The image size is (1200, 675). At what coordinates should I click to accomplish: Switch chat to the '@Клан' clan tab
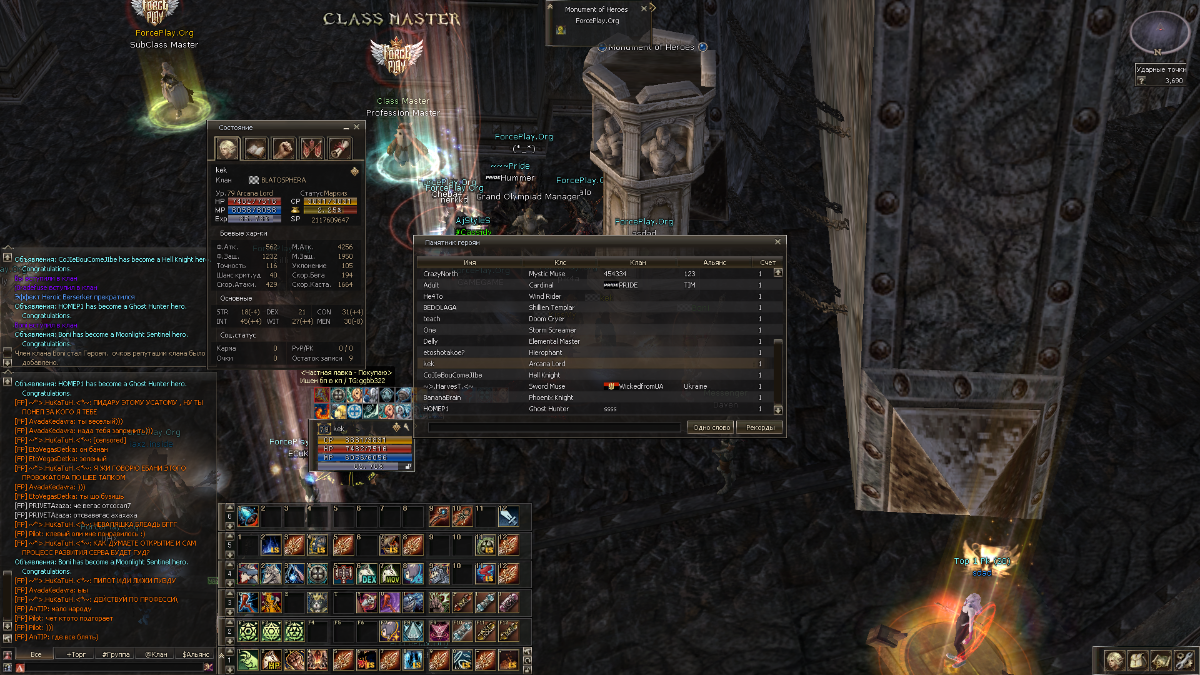pyautogui.click(x=155, y=654)
